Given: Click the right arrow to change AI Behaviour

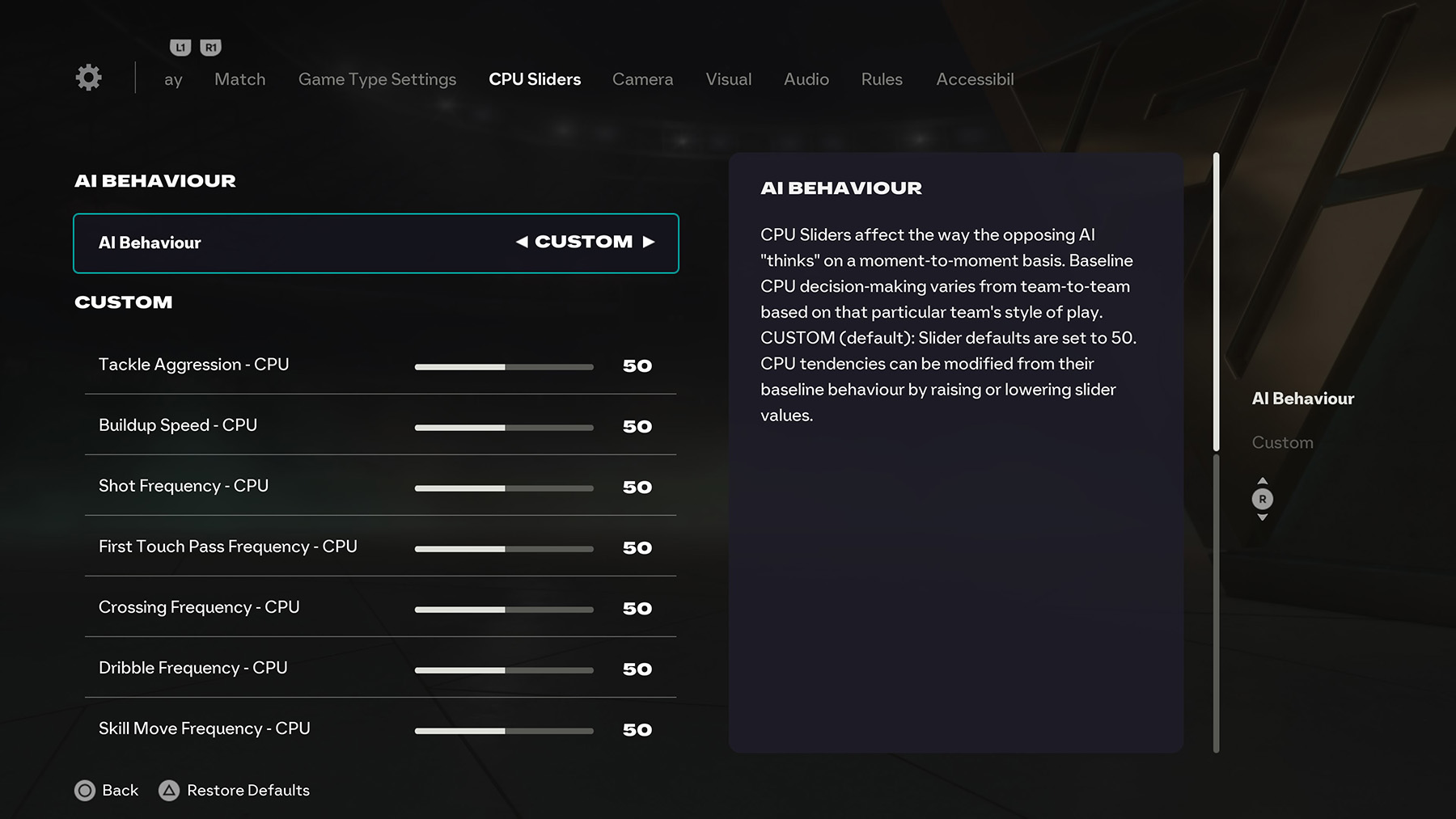Looking at the screenshot, I should tap(650, 241).
